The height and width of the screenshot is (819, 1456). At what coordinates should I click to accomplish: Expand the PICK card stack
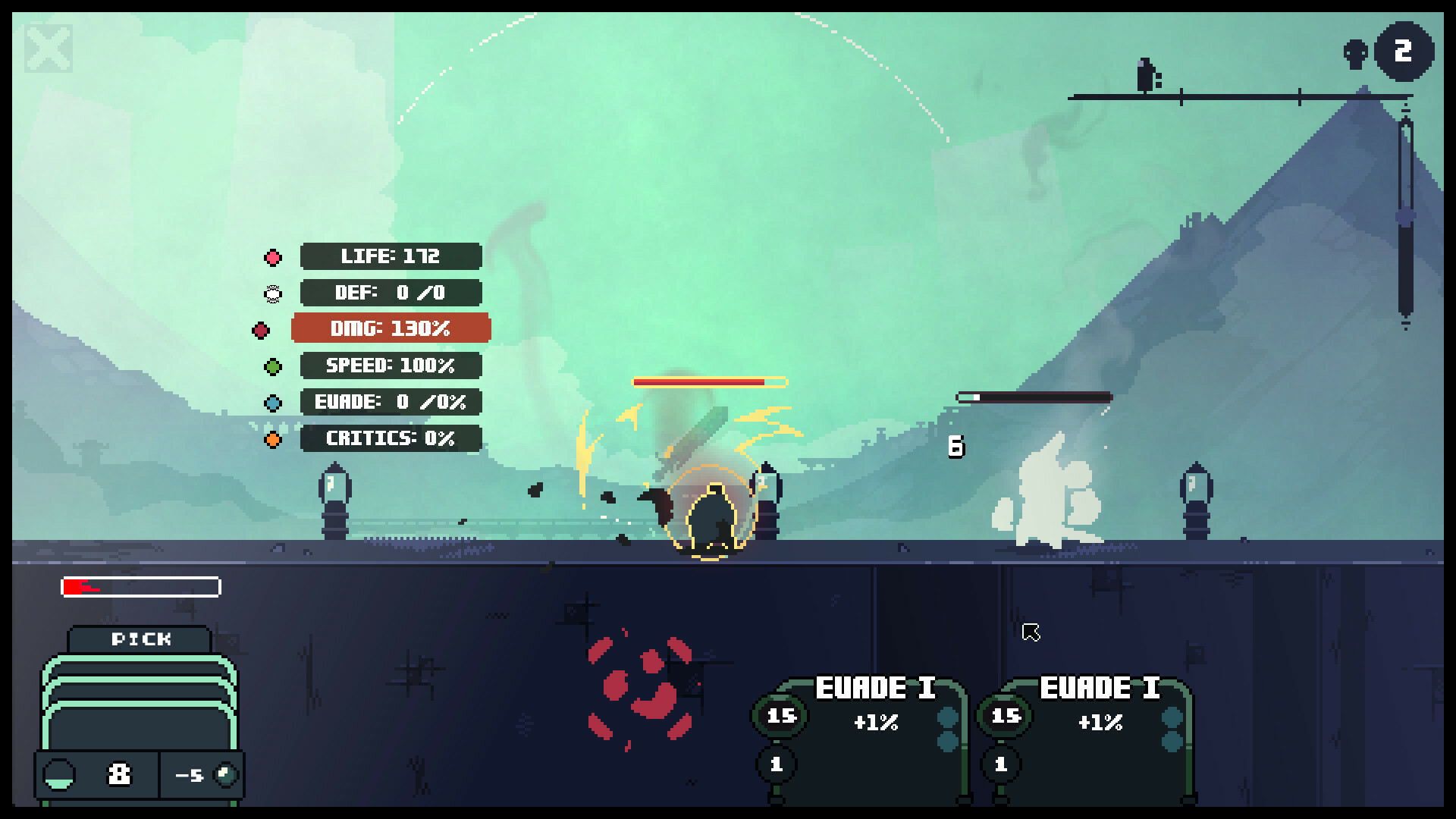[x=139, y=705]
